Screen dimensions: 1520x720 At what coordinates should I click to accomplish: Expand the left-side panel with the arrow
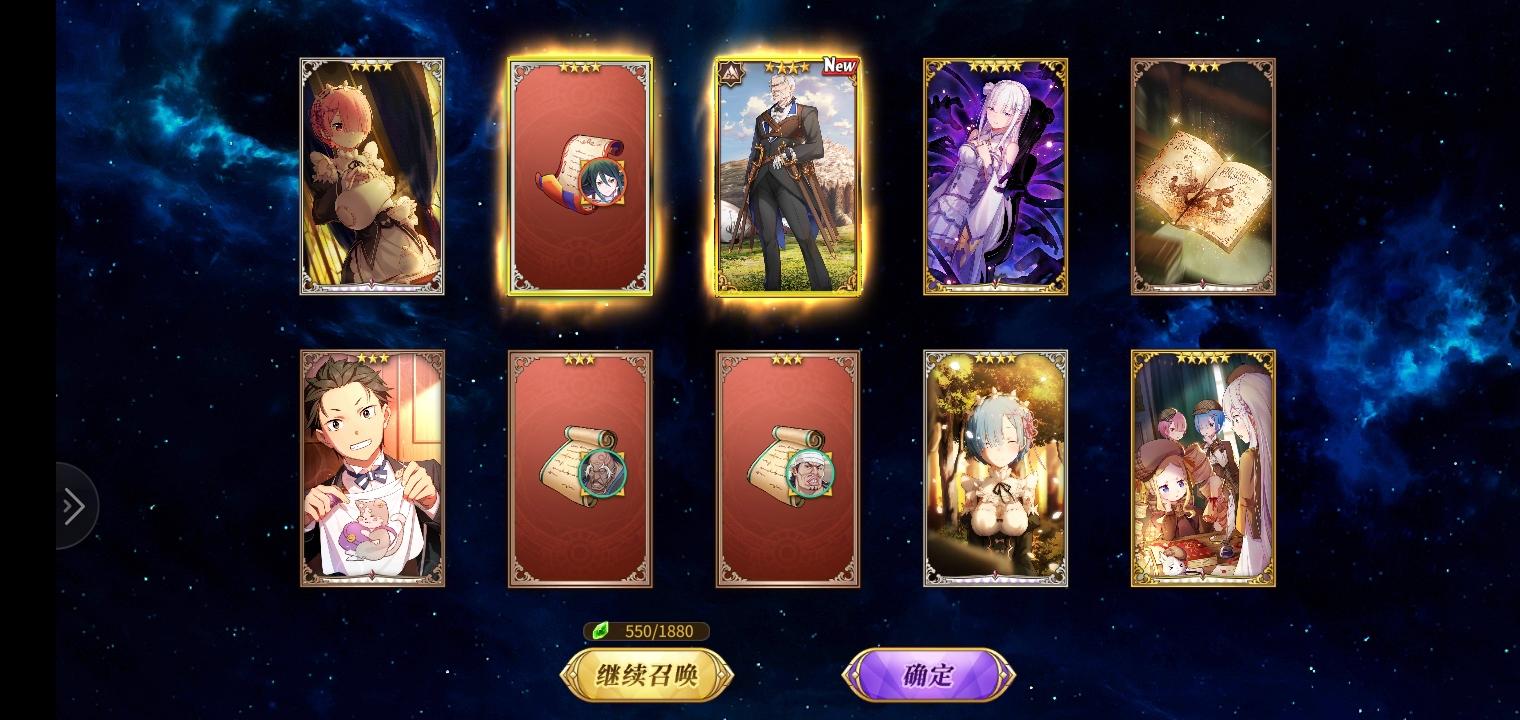tap(72, 507)
